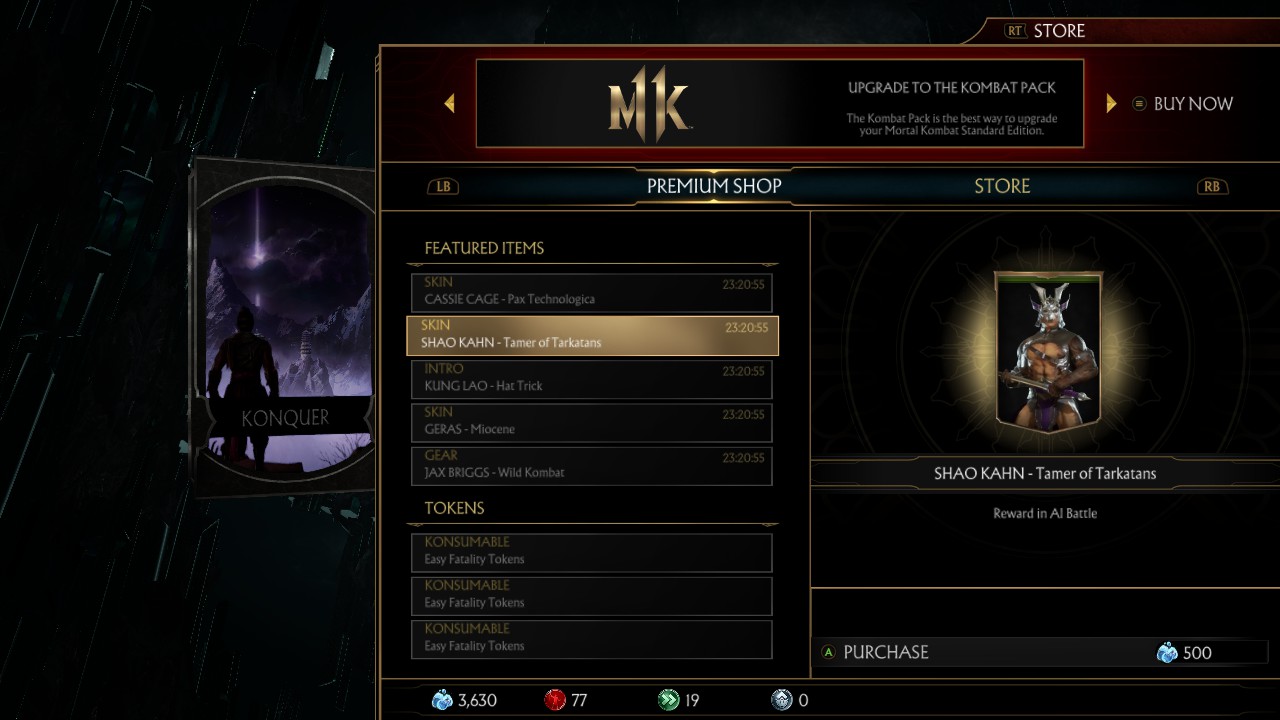Open the Store tab
This screenshot has height=720, width=1280.
[1001, 186]
